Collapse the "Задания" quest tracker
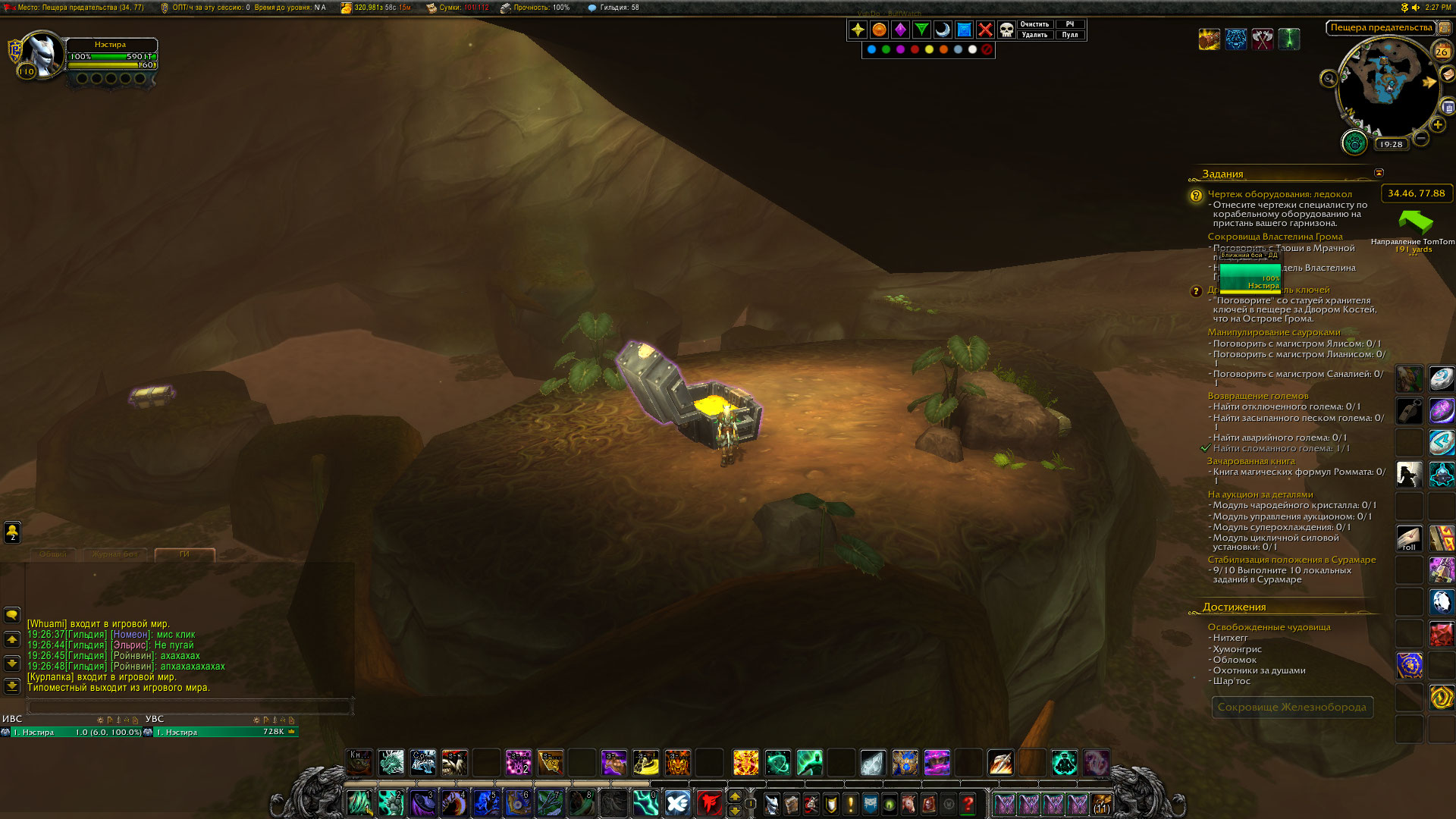This screenshot has height=819, width=1456. click(1379, 173)
